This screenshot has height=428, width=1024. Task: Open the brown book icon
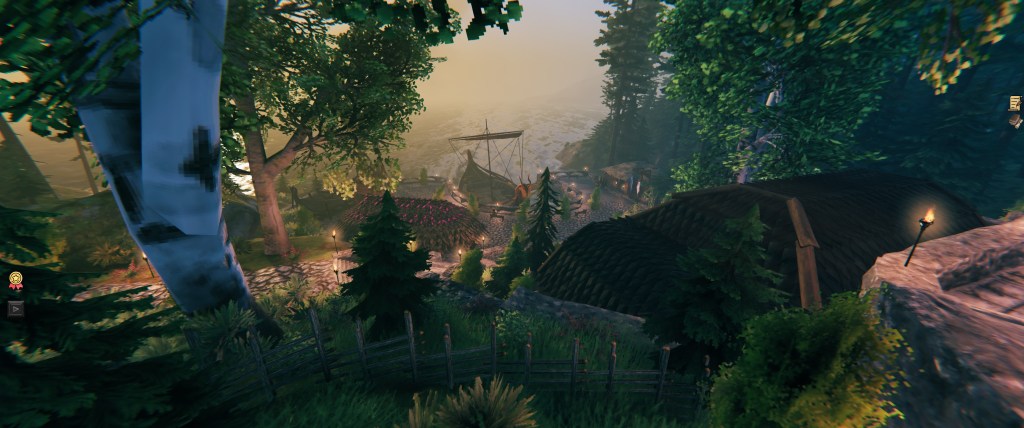tap(1015, 121)
